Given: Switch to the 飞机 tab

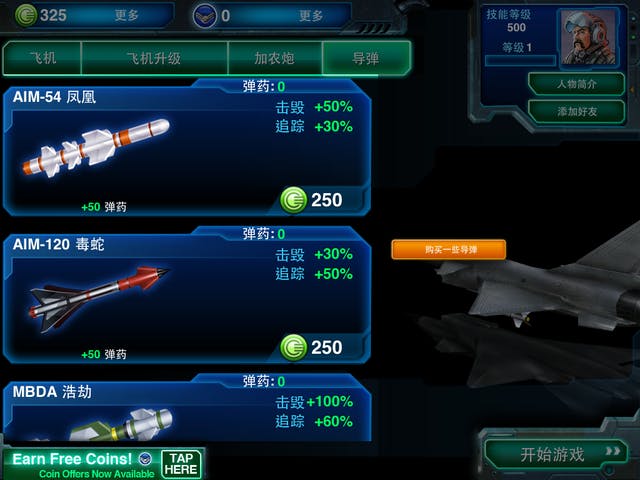Looking at the screenshot, I should 42,59.
